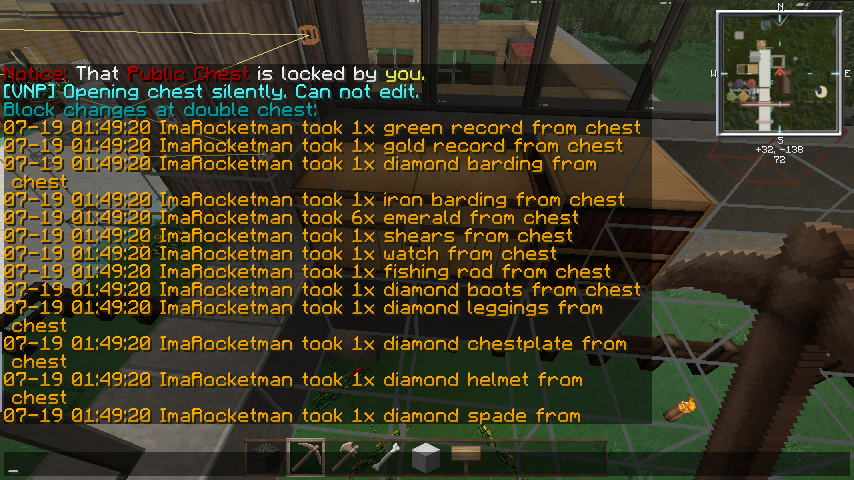Pick the wooden sign hotbar slot
This screenshot has width=854, height=480.
click(466, 456)
